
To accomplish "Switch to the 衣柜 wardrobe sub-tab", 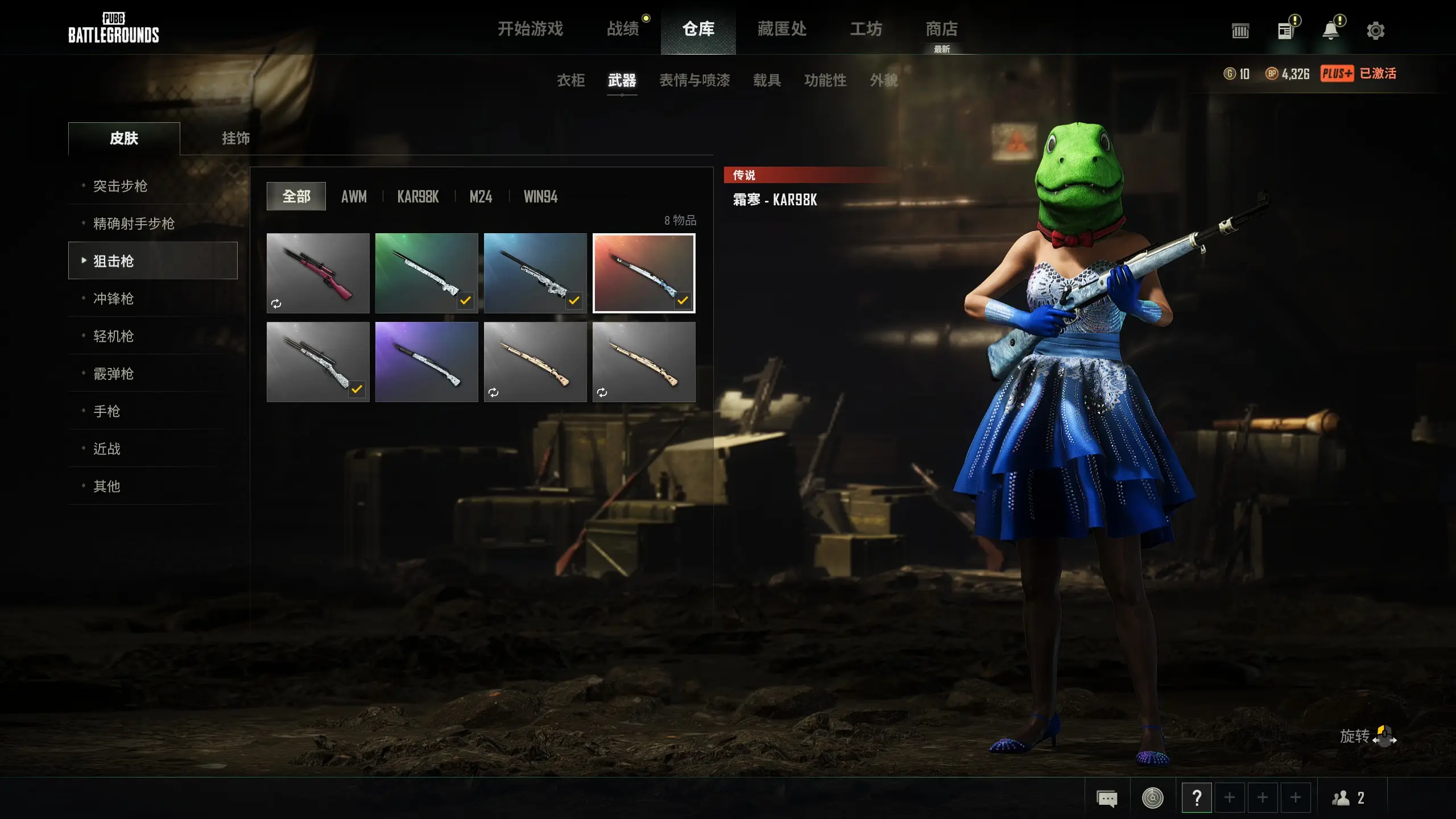I will point(570,80).
